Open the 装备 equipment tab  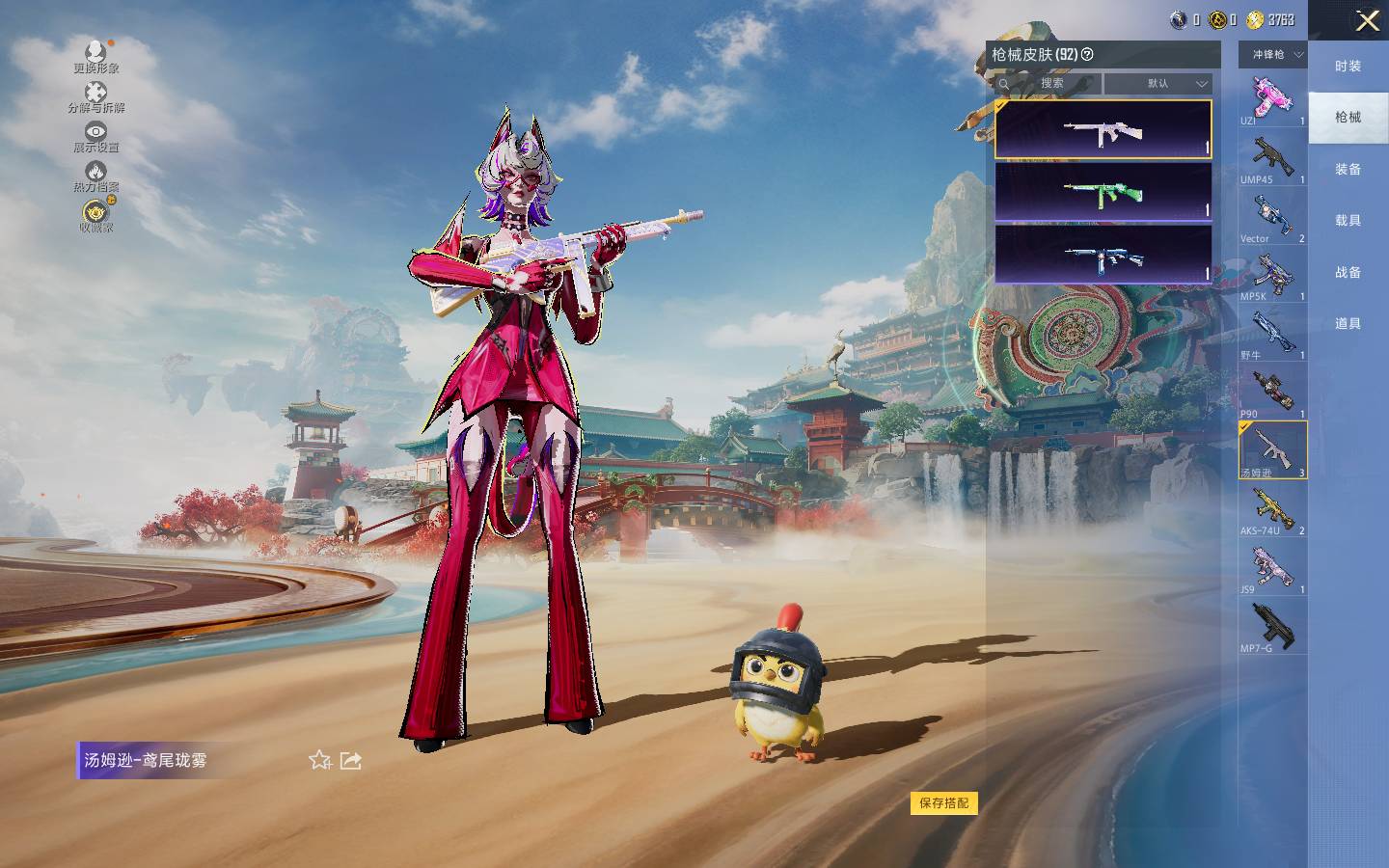pyautogui.click(x=1348, y=169)
